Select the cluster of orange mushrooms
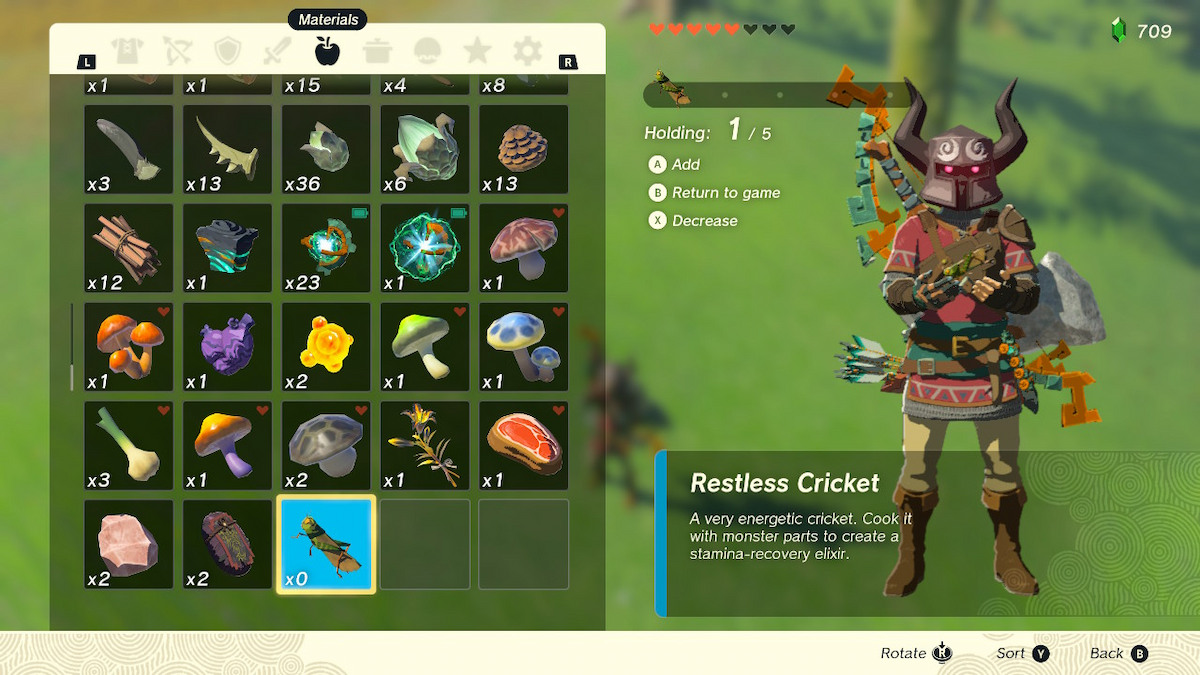 tap(128, 347)
